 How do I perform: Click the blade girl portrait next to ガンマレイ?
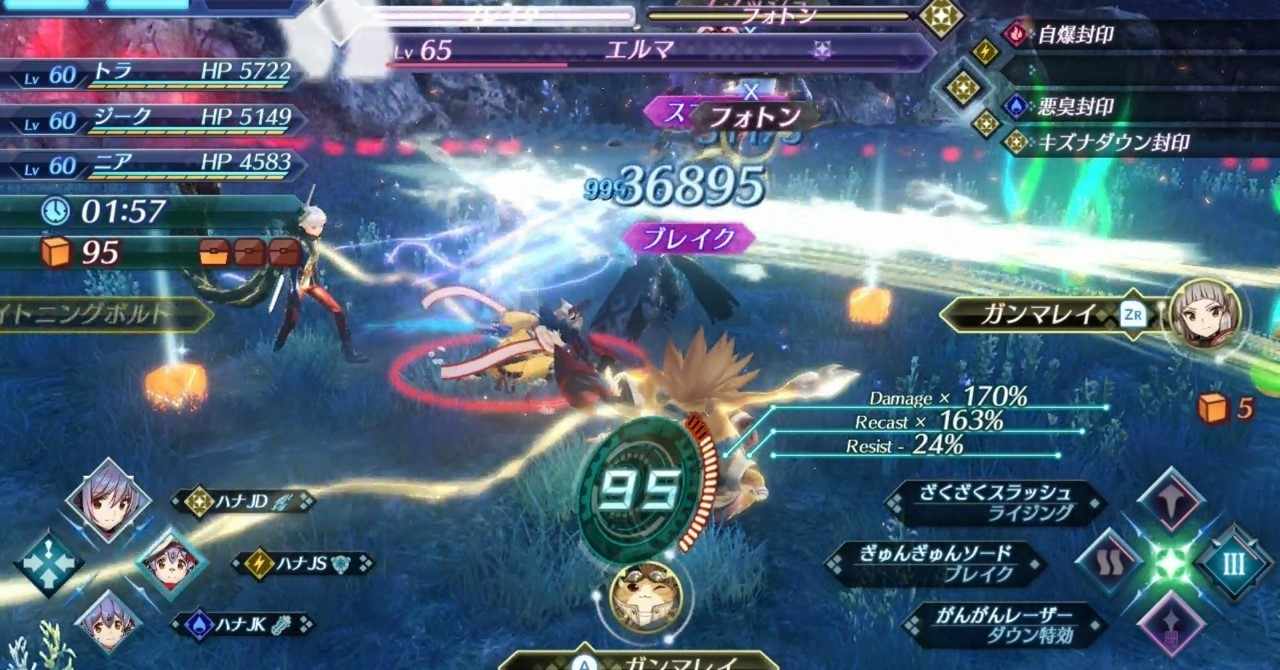1205,314
